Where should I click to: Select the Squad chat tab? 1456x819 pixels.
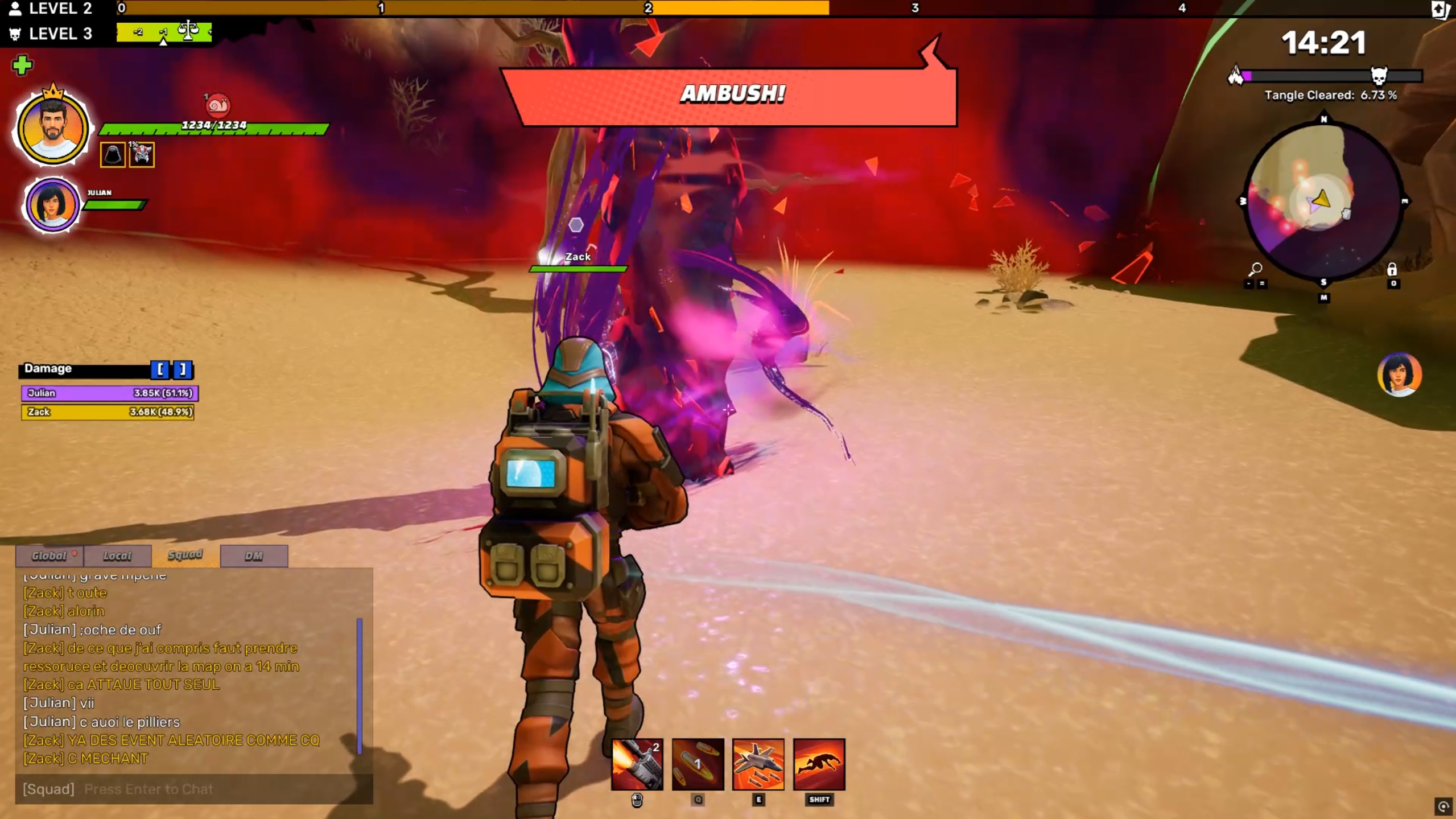click(x=185, y=555)
